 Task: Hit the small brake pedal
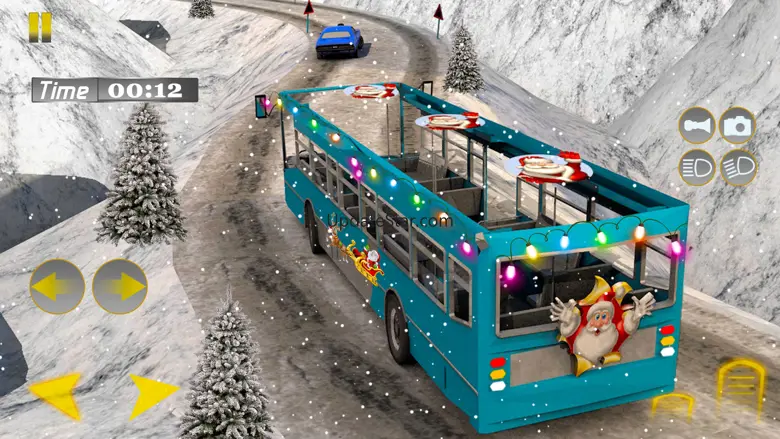(x=672, y=404)
